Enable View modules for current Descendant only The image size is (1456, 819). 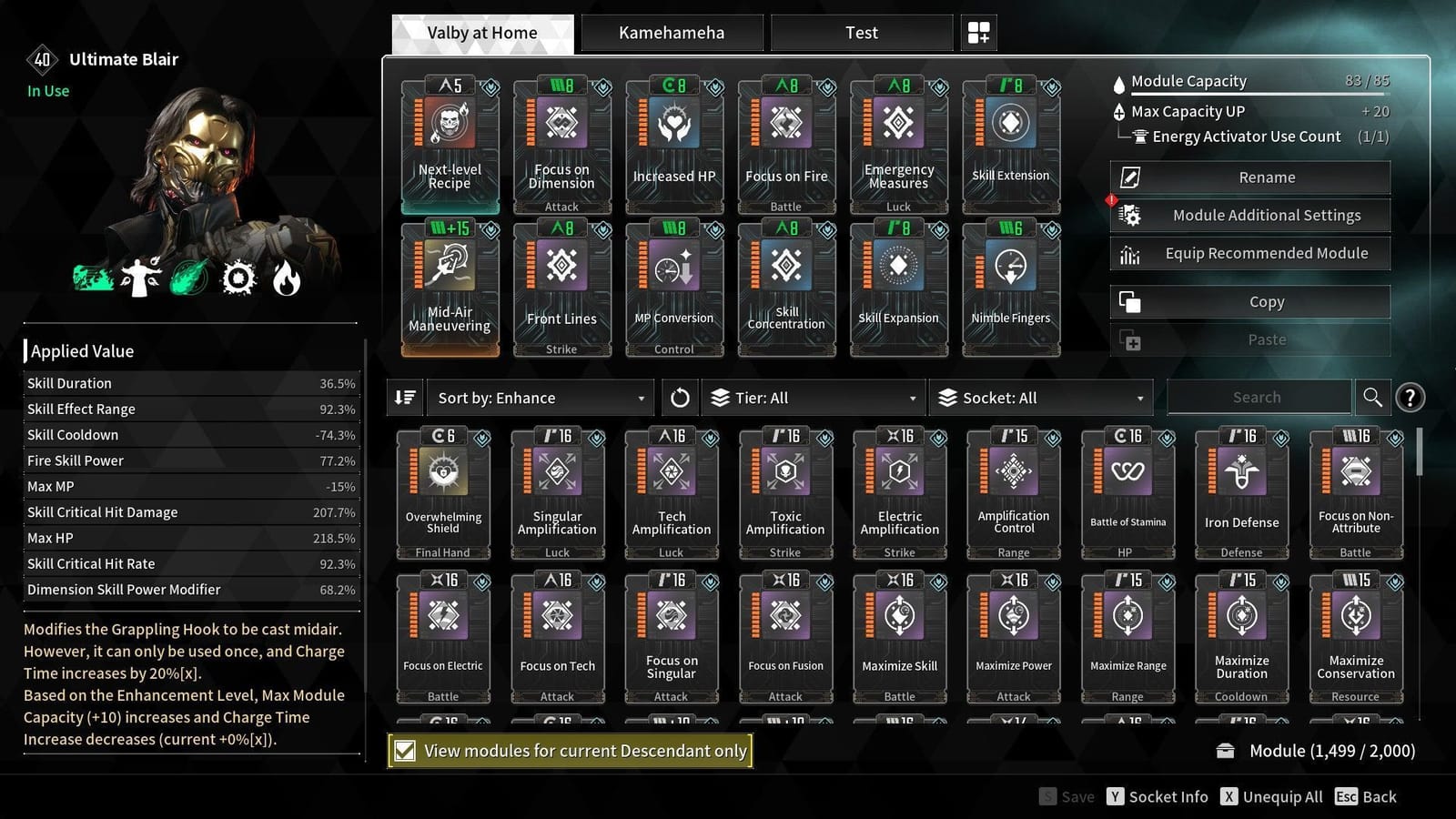point(404,751)
